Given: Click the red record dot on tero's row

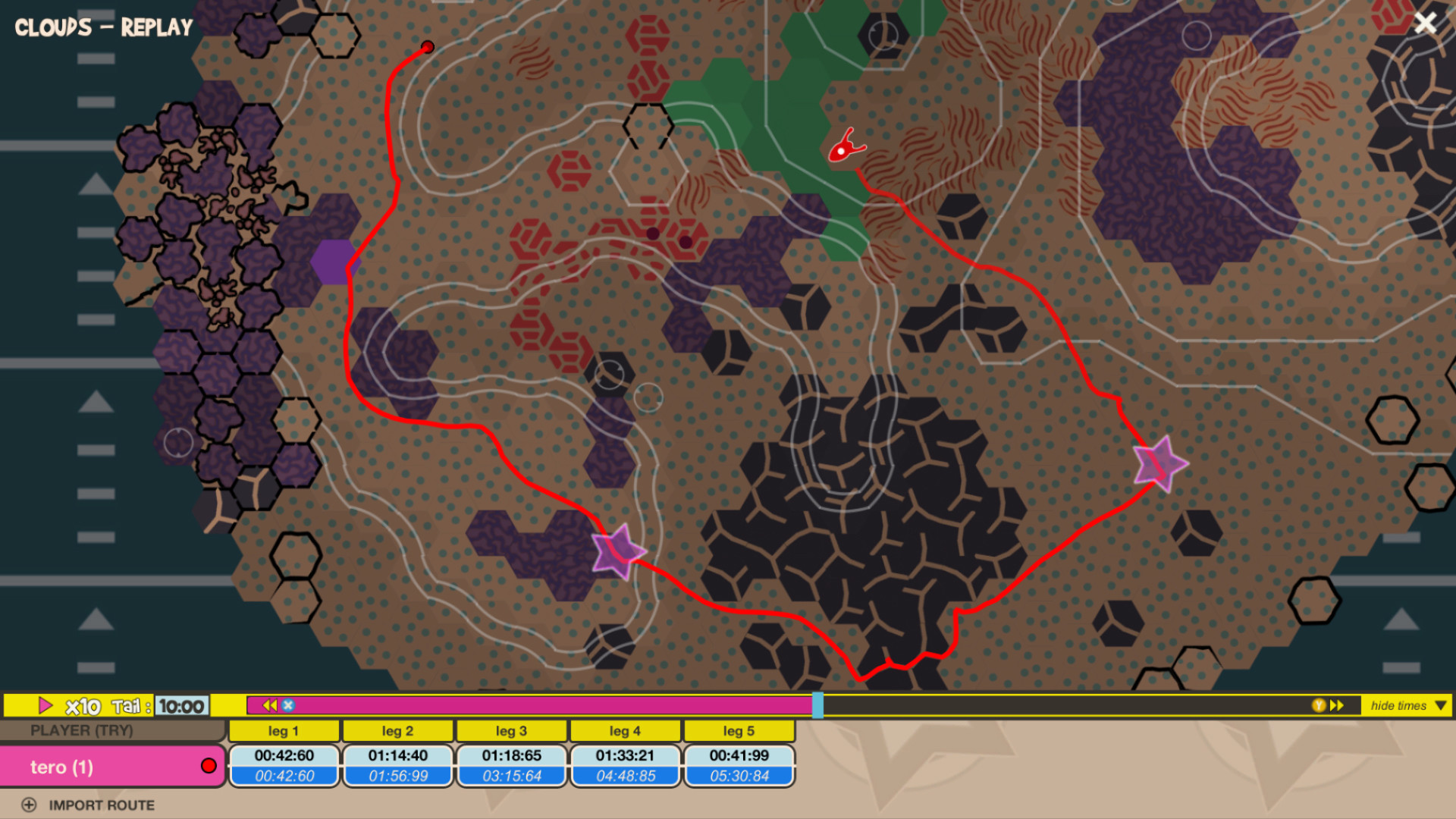Looking at the screenshot, I should pyautogui.click(x=209, y=766).
